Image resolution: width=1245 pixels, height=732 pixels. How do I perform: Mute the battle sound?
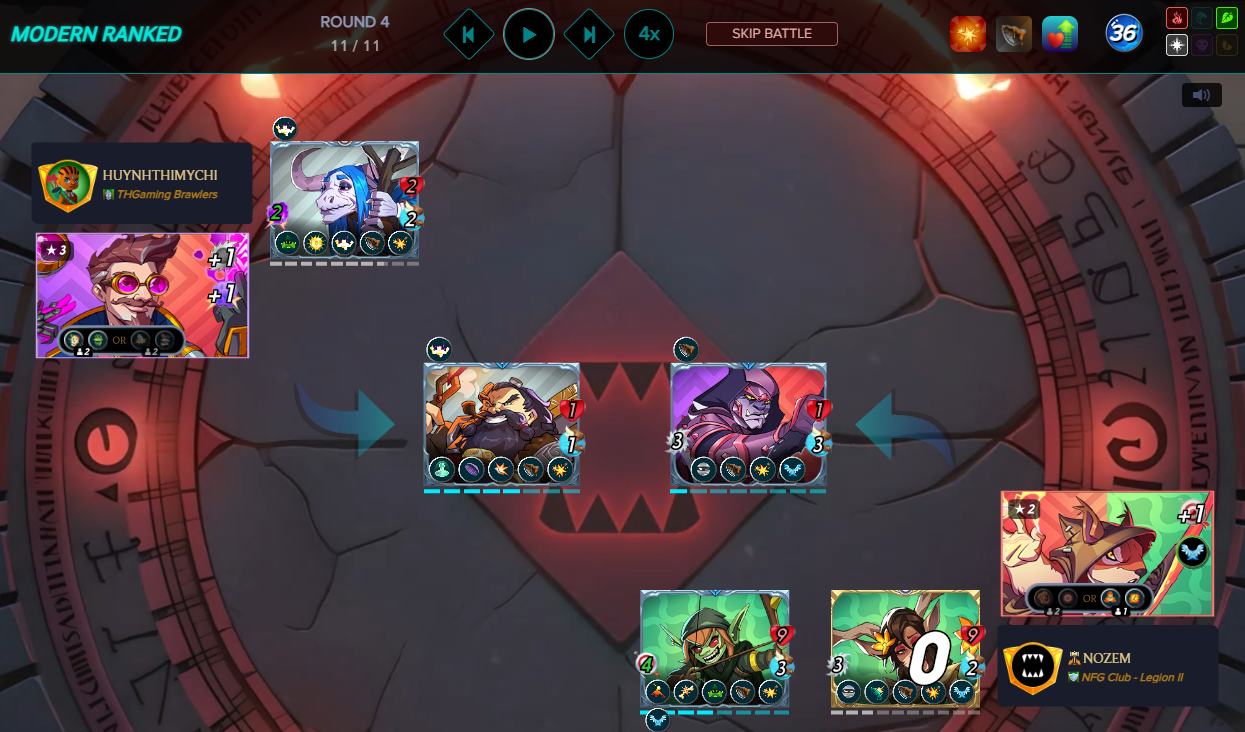(1201, 95)
